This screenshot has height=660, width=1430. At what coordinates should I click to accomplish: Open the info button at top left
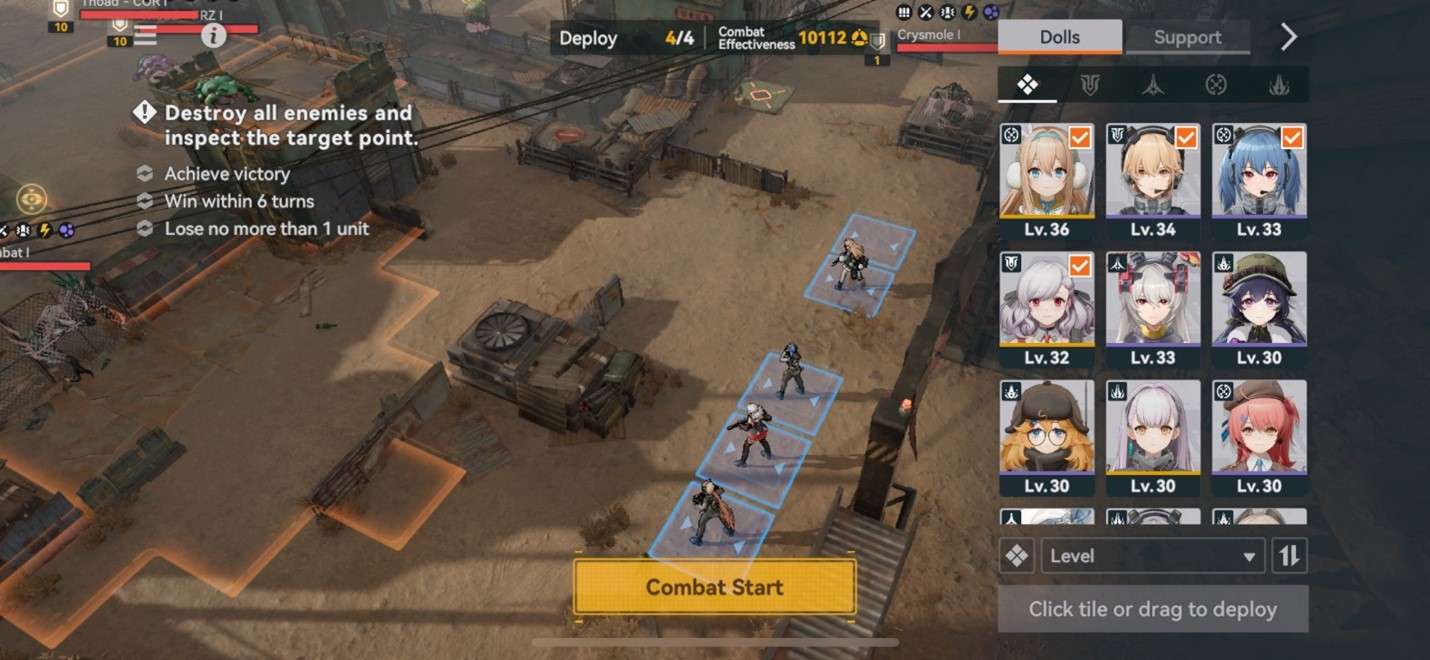pos(213,36)
